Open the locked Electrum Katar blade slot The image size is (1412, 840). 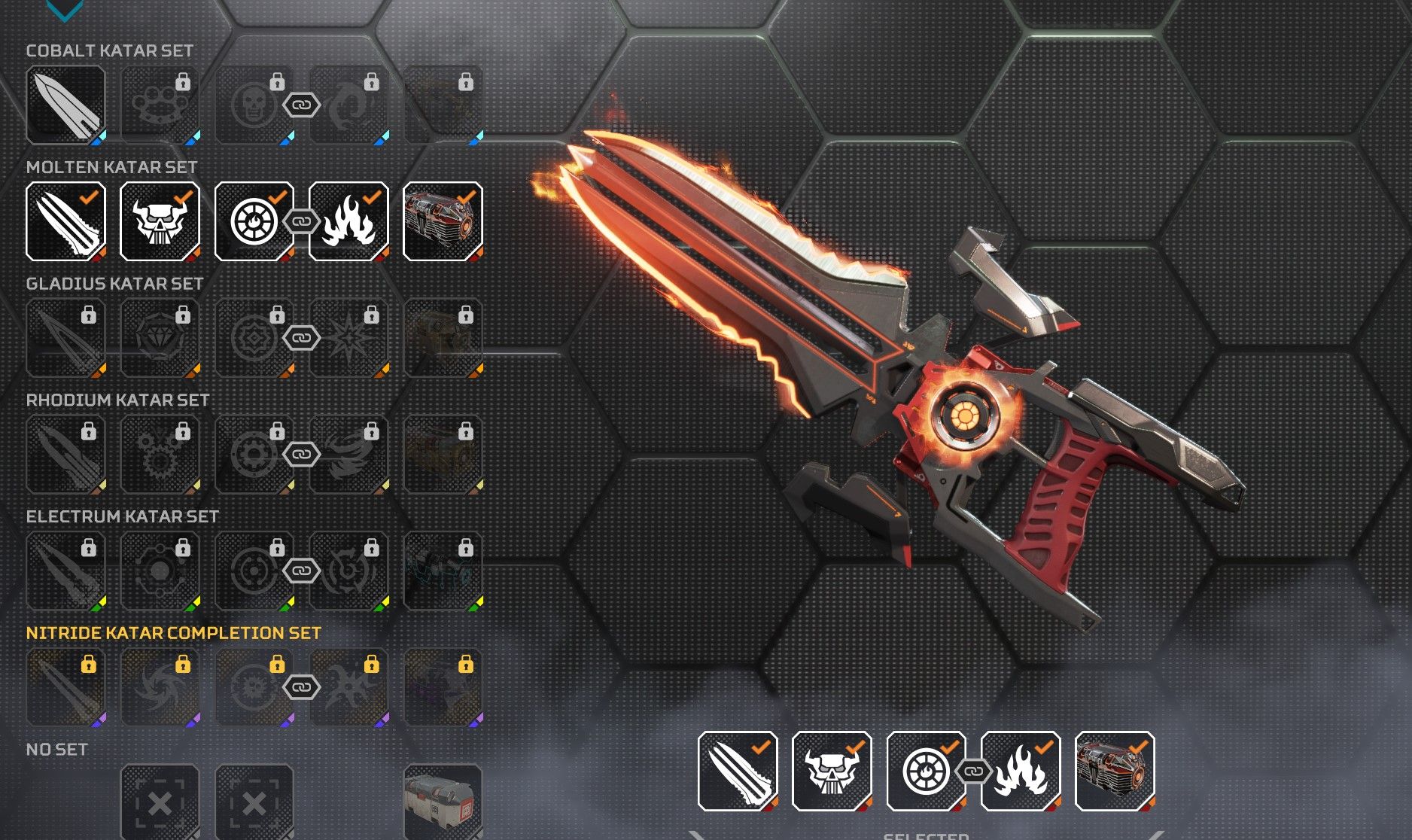[x=65, y=571]
